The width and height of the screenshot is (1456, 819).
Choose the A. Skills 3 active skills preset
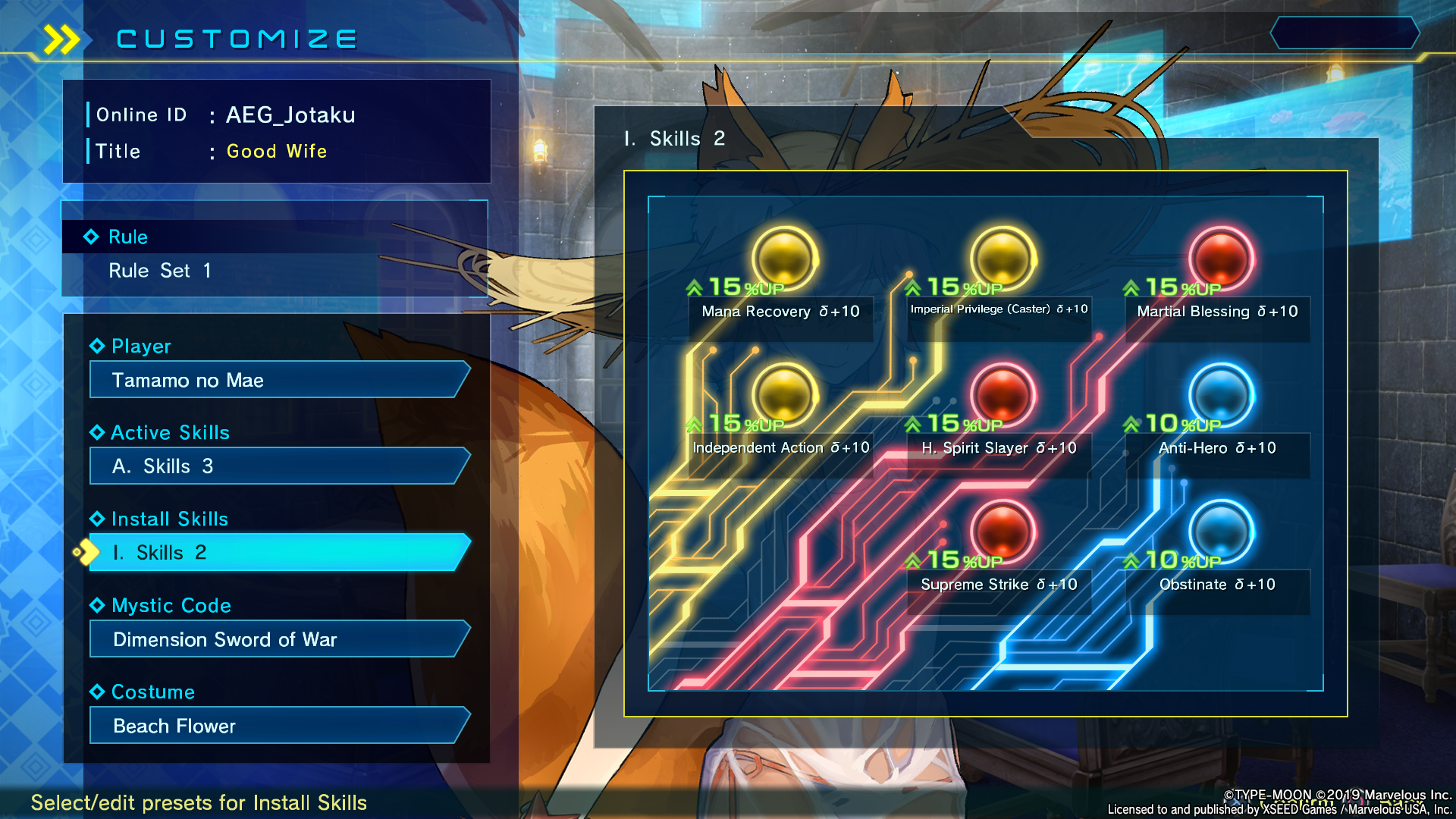(x=278, y=466)
